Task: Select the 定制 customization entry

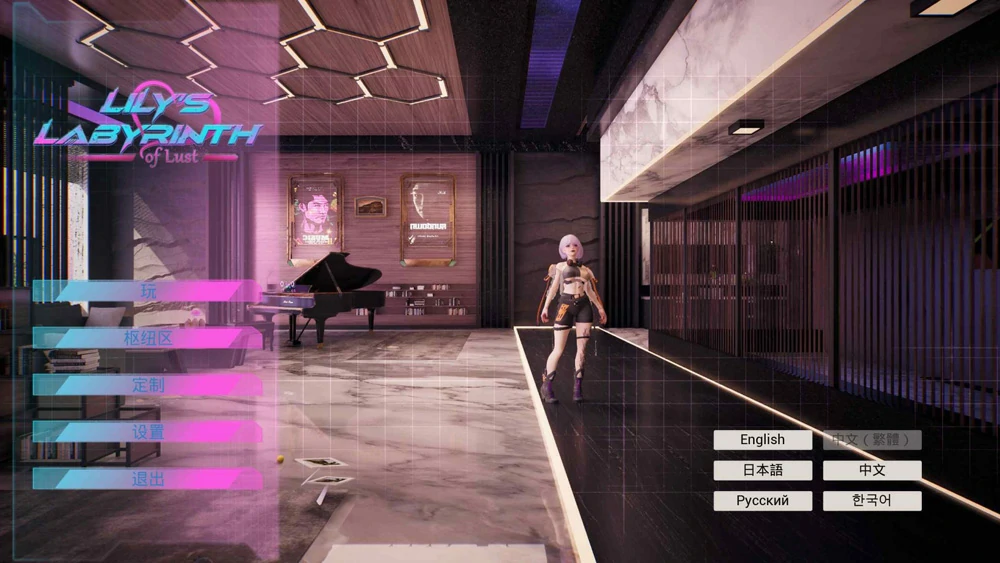Action: [x=148, y=385]
